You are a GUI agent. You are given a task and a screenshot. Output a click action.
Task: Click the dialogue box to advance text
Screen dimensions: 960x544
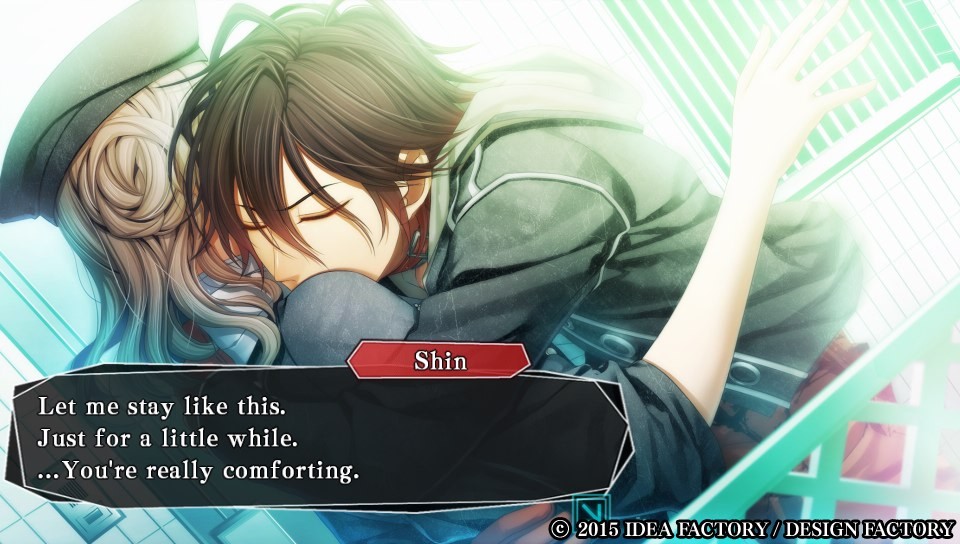tap(318, 438)
